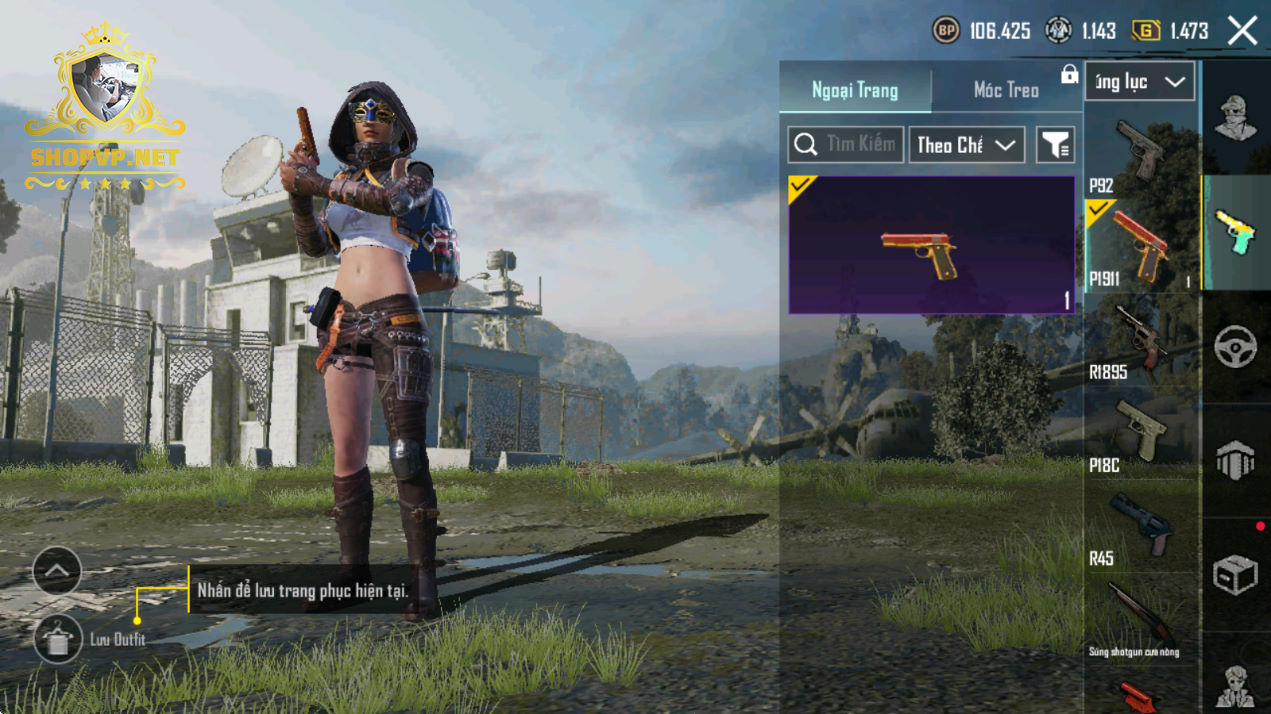Select the P1911 pistol list entry

(x=1139, y=246)
